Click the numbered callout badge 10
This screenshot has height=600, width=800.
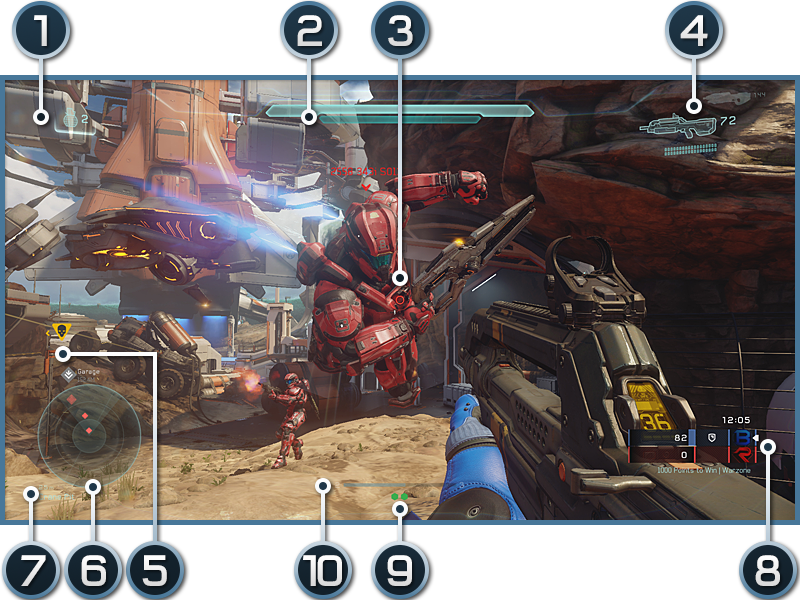pos(322,570)
